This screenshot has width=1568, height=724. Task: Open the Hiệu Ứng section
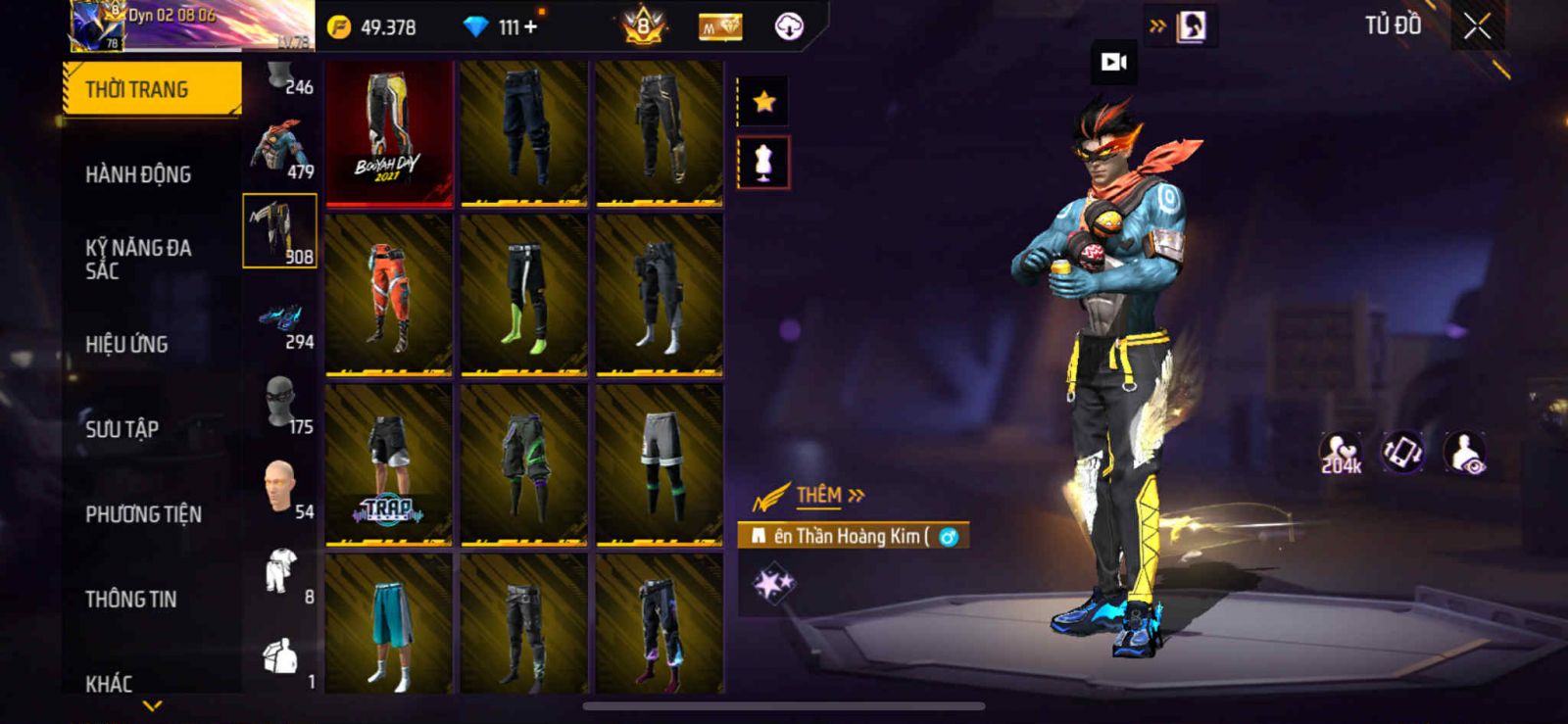pyautogui.click(x=126, y=344)
